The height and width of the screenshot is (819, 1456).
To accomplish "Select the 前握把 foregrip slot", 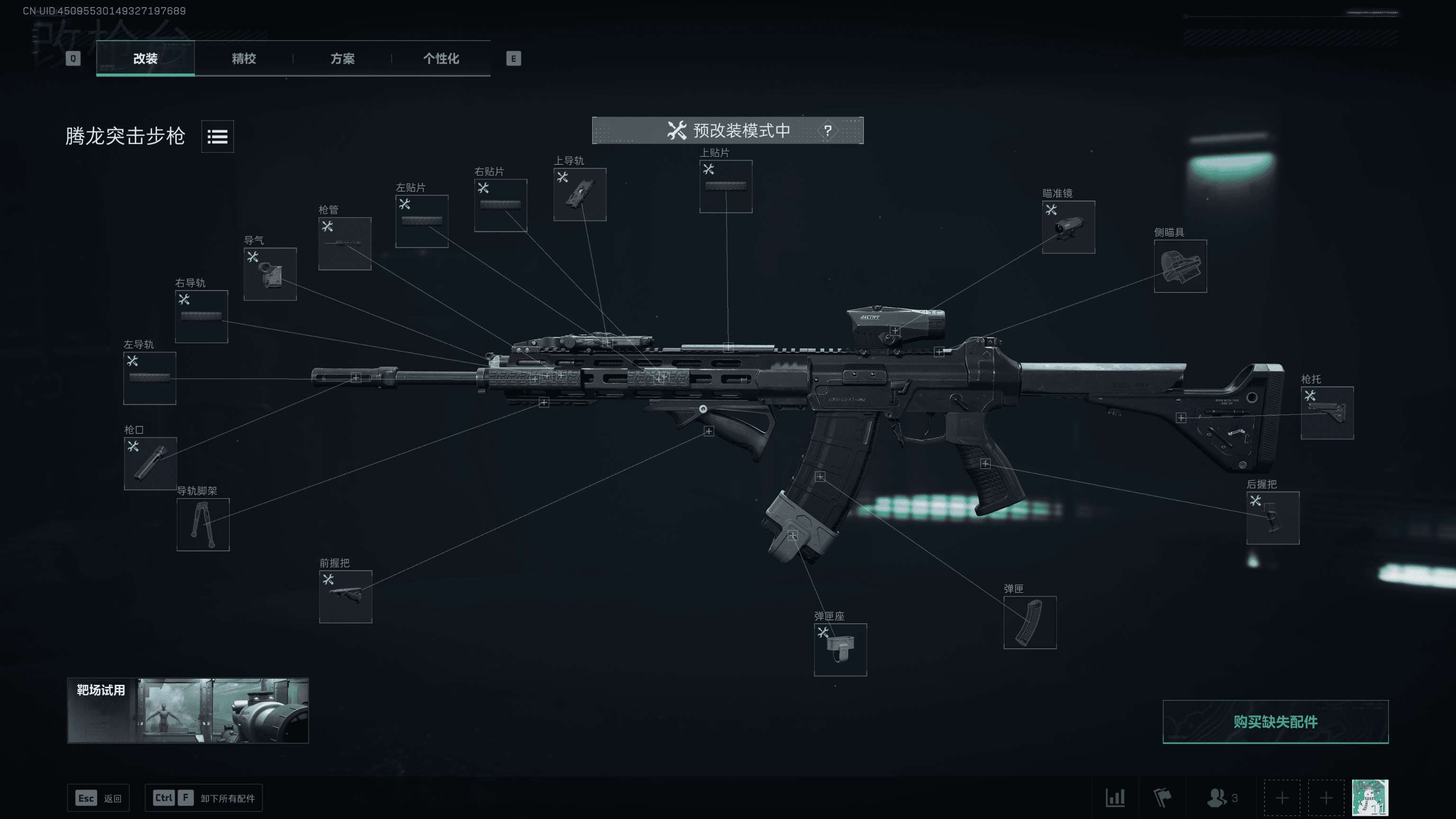I will [x=346, y=596].
